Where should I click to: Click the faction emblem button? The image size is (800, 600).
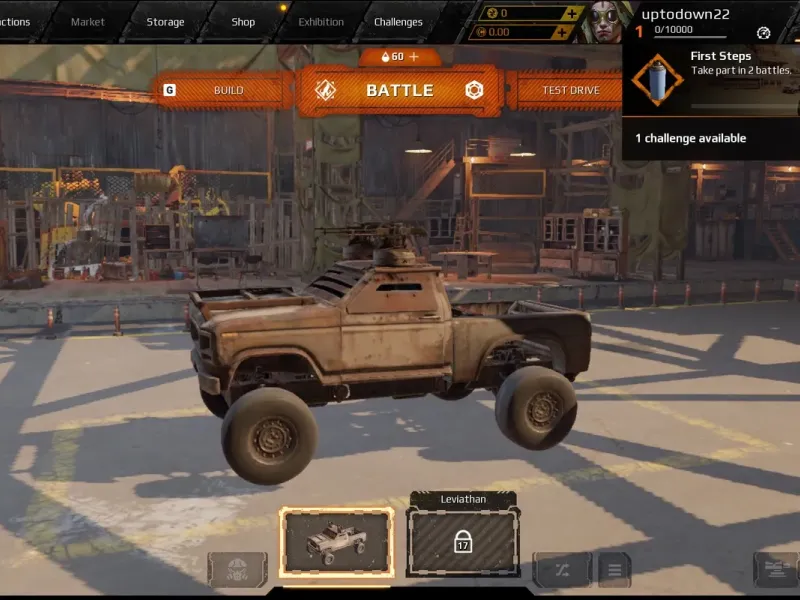[x=237, y=570]
